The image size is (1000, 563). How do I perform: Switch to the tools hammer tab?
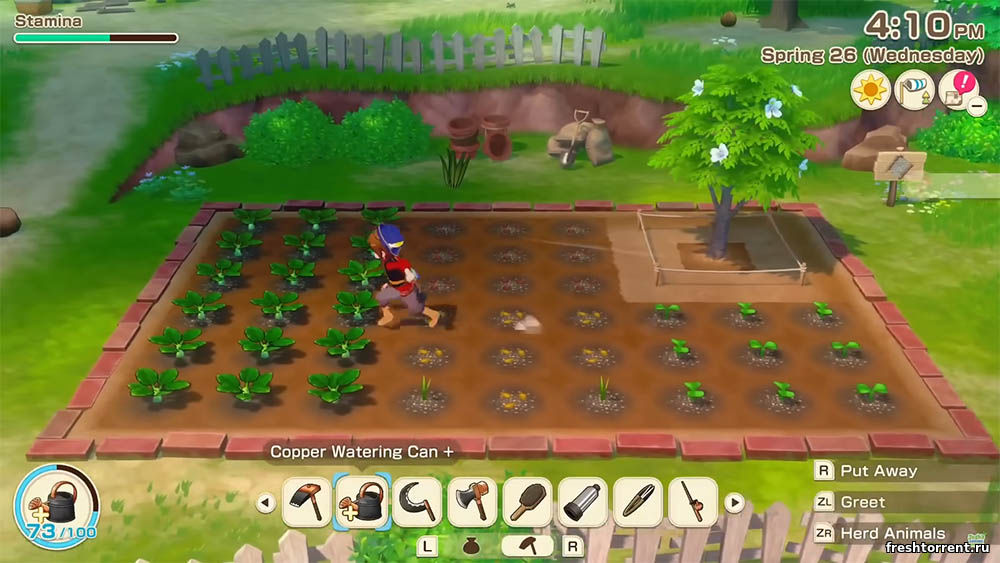tap(526, 546)
